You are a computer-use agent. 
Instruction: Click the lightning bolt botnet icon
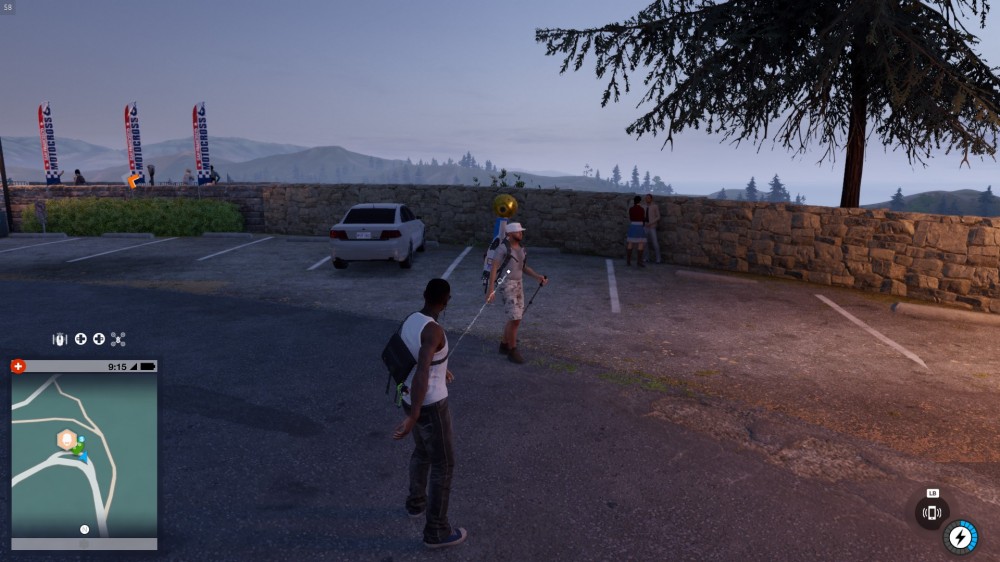(x=961, y=537)
